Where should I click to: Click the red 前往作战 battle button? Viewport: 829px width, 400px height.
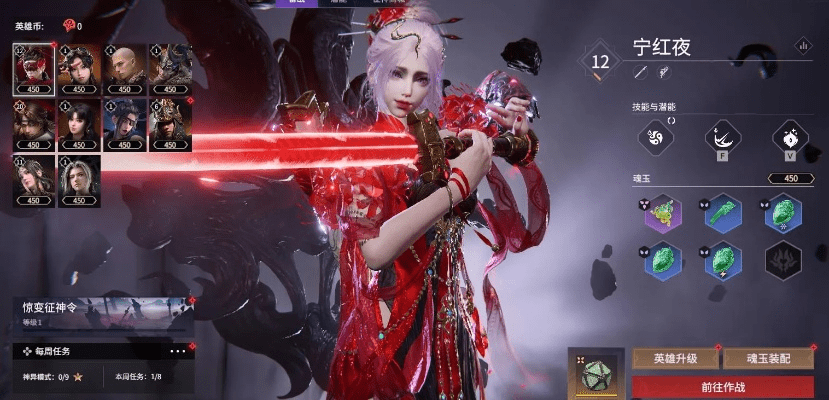pyautogui.click(x=723, y=388)
